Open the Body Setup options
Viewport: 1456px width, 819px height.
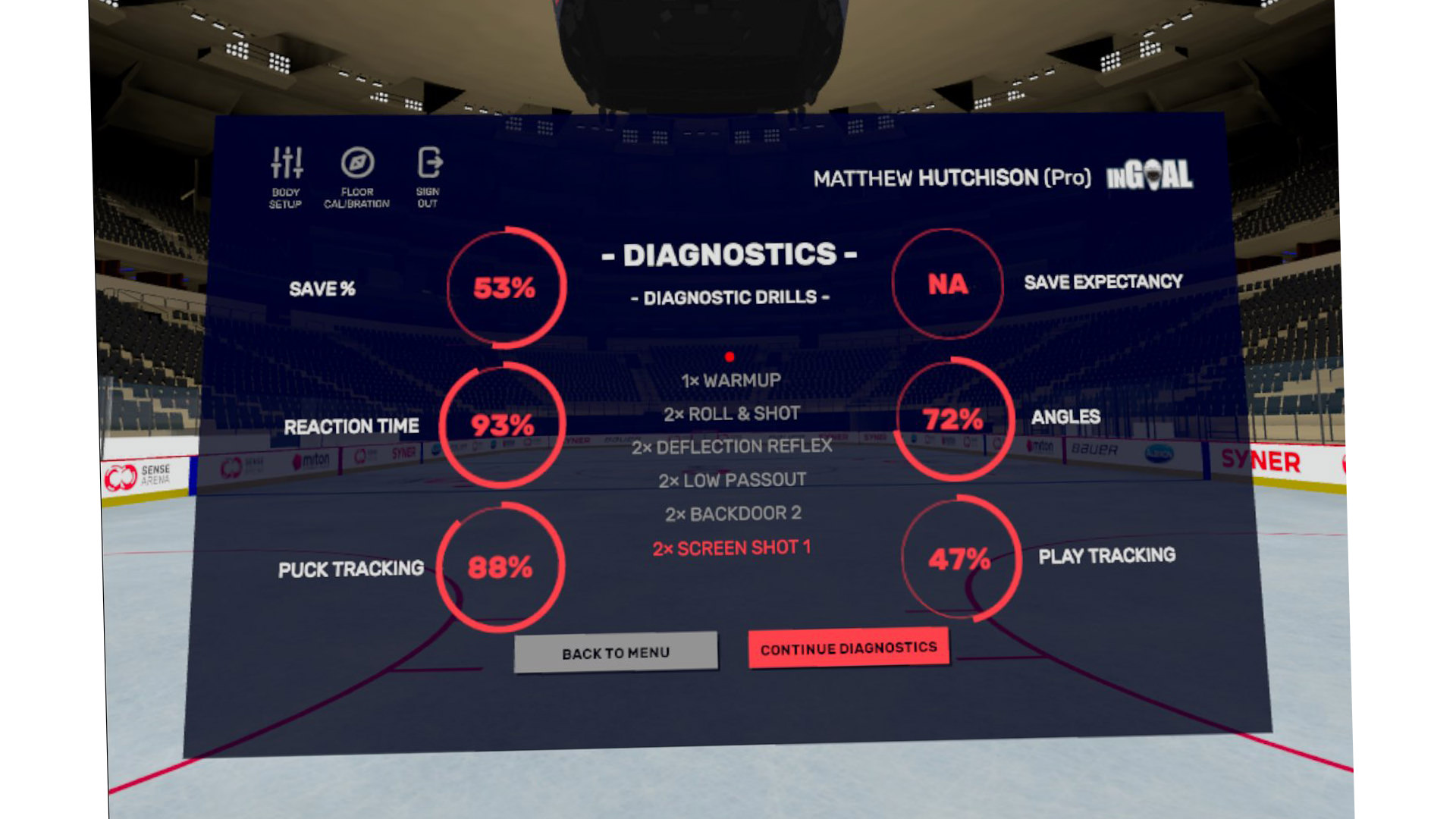coord(286,176)
